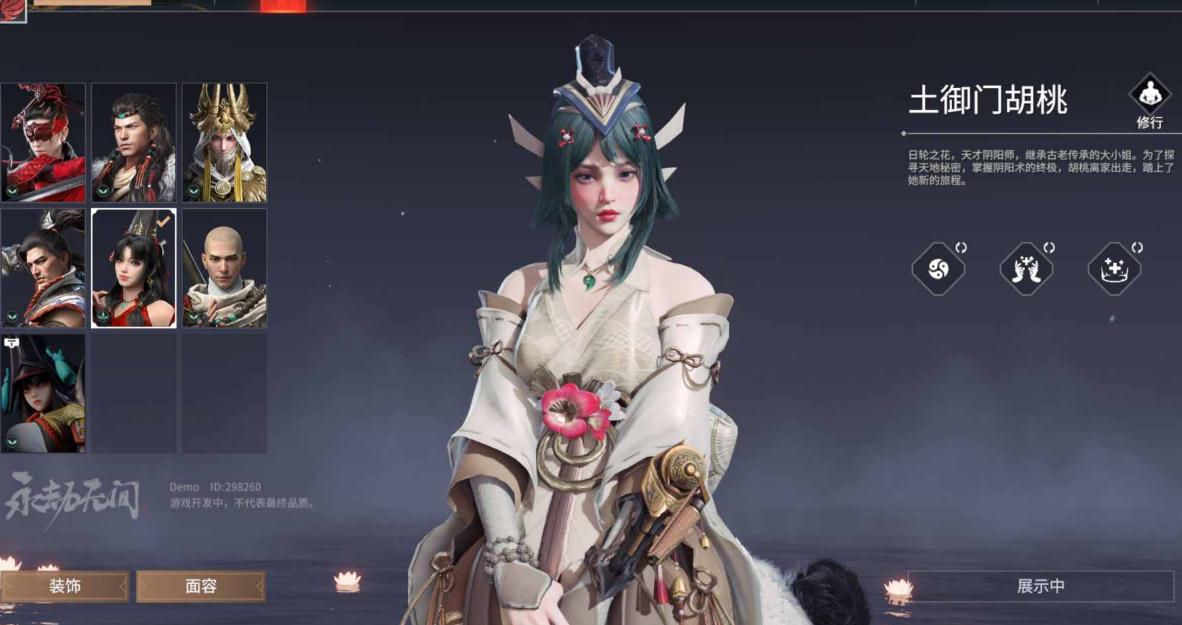View the tomoe swirl skill icon
The image size is (1182, 625).
tap(938, 269)
